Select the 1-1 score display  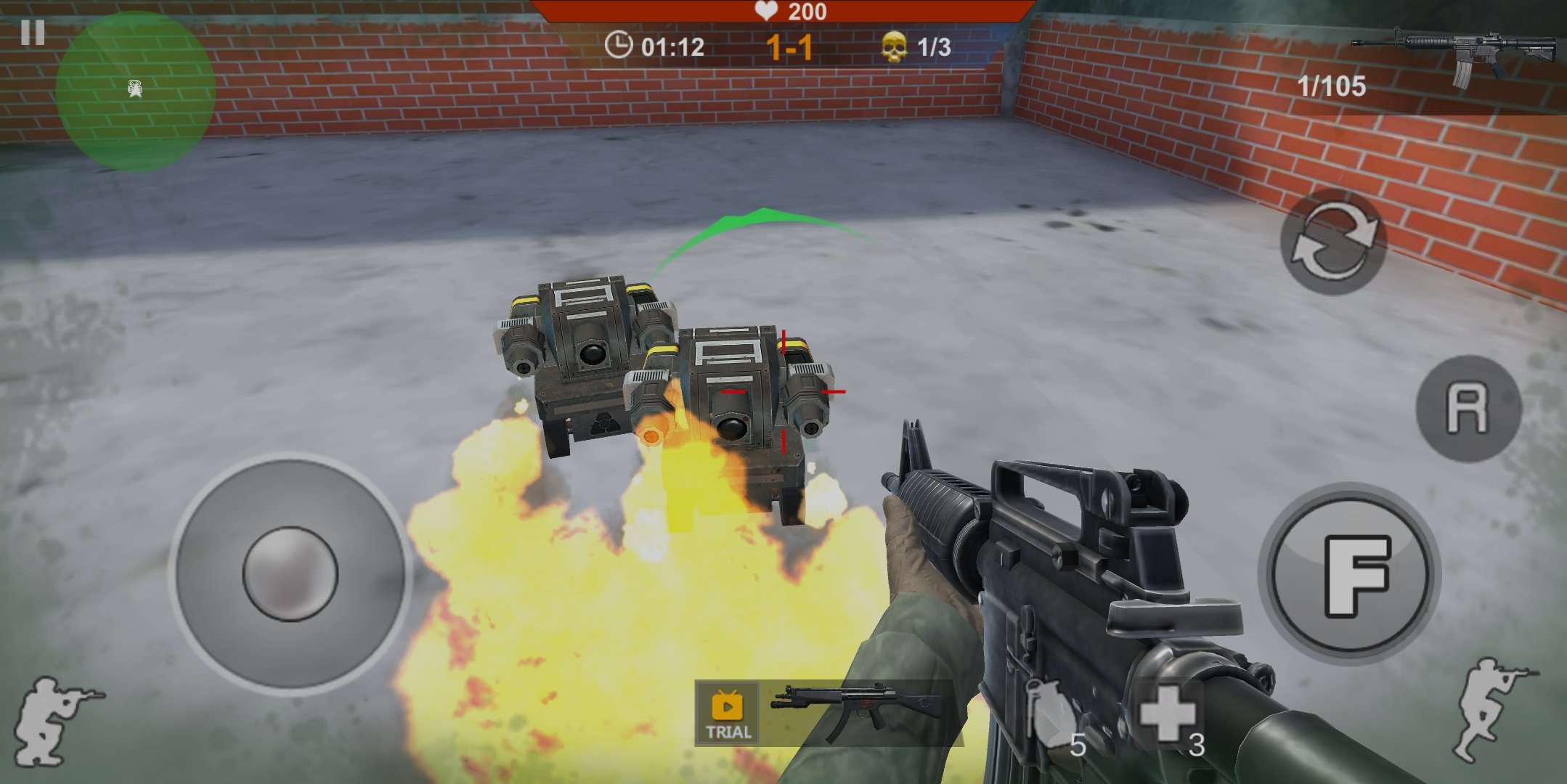coord(789,46)
